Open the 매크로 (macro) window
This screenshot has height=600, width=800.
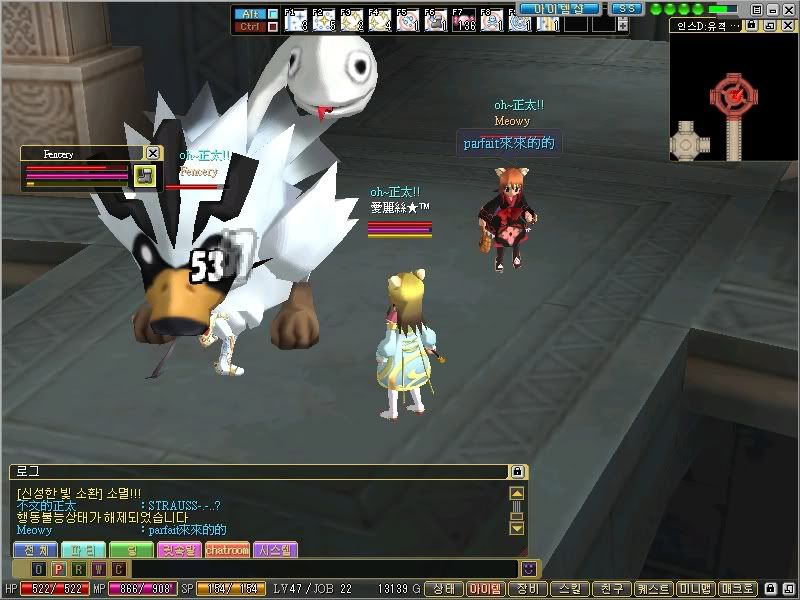click(739, 589)
